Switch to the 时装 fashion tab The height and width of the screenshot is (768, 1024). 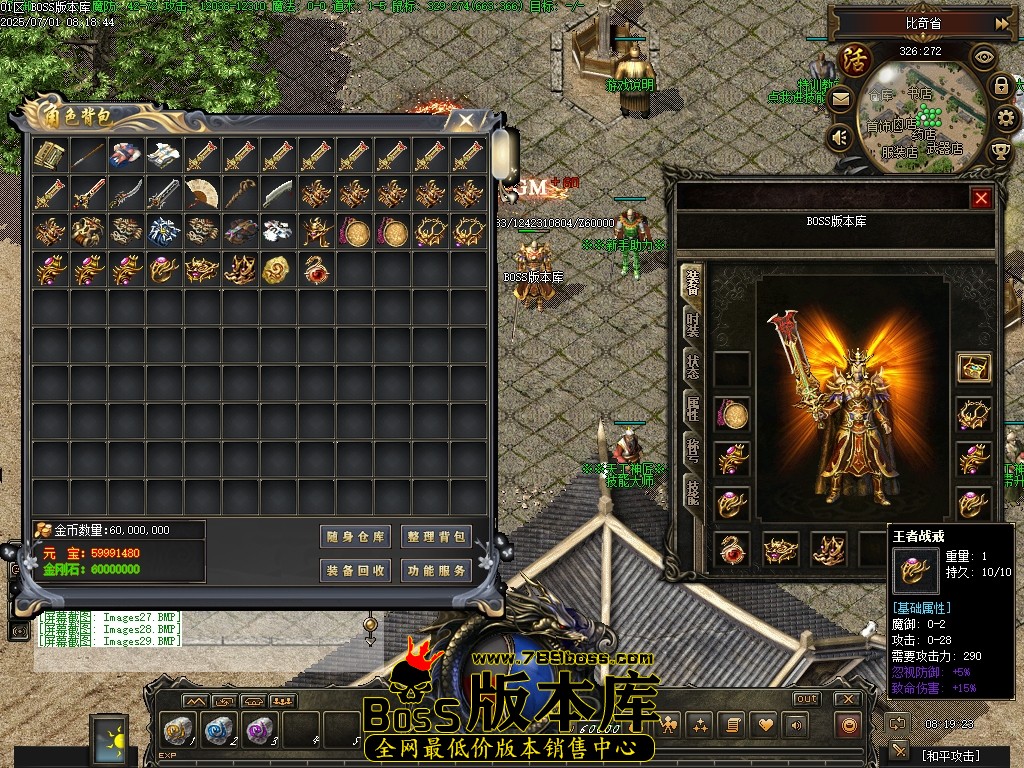[x=693, y=323]
